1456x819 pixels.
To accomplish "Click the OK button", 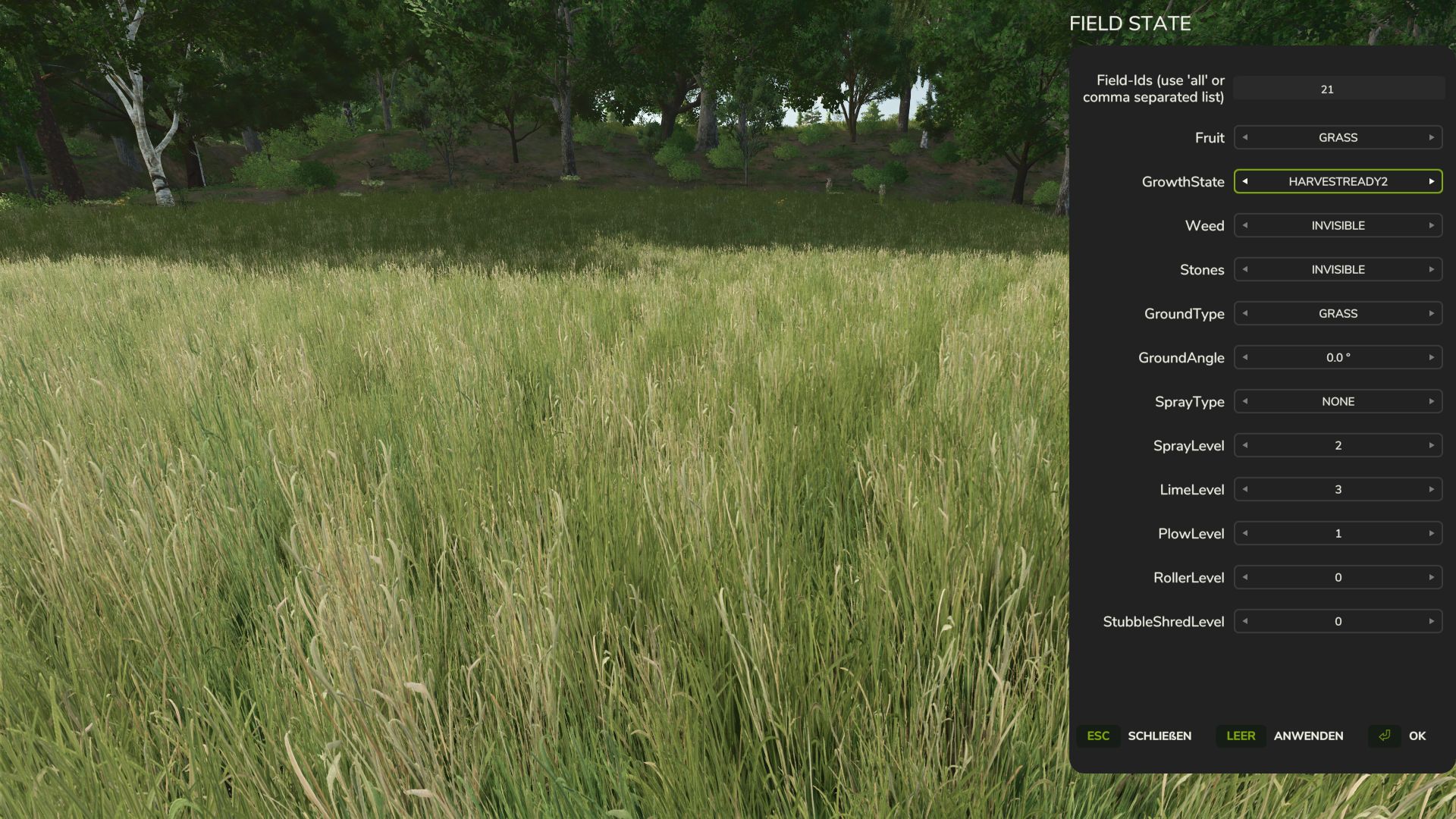I will pyautogui.click(x=1417, y=736).
